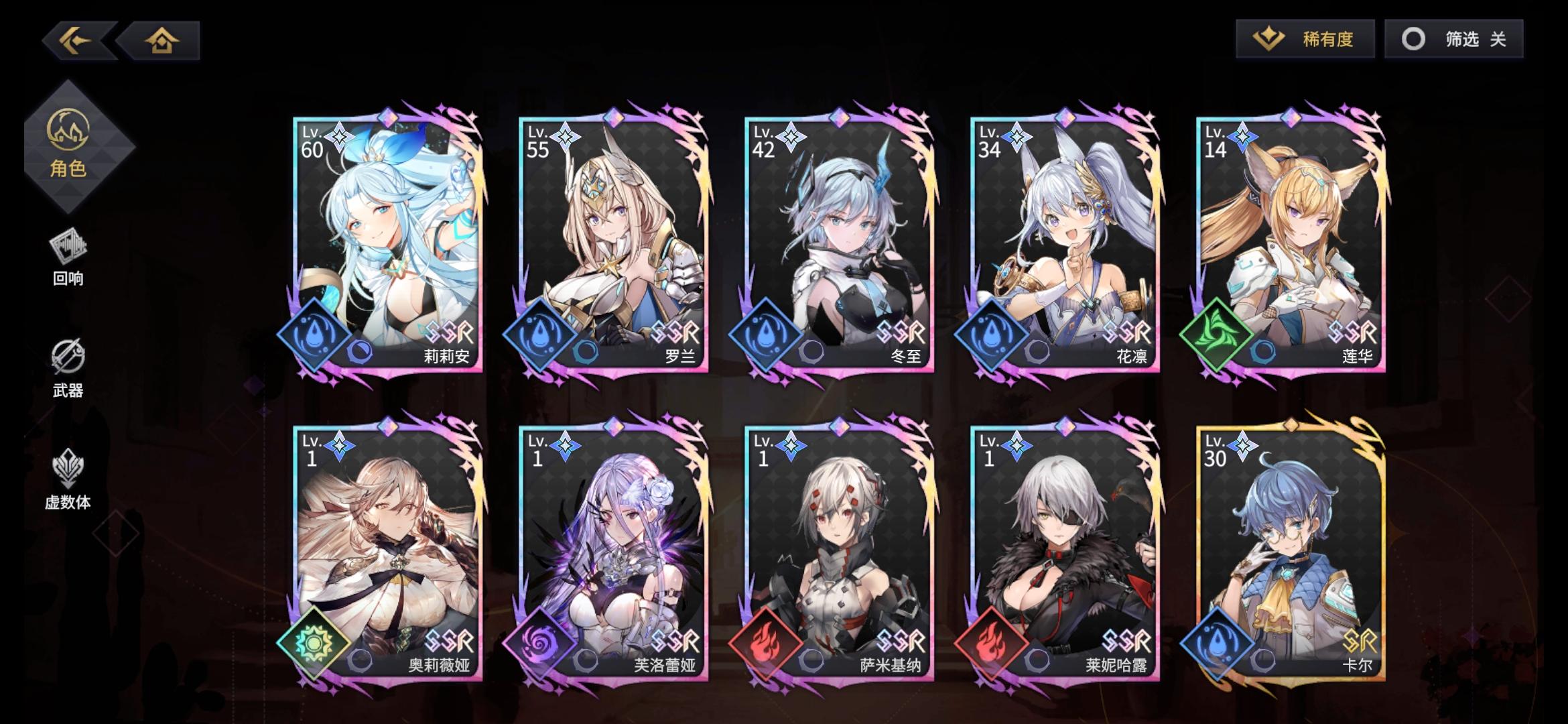Click the green wind element icon on 莲华's card

pos(1220,333)
